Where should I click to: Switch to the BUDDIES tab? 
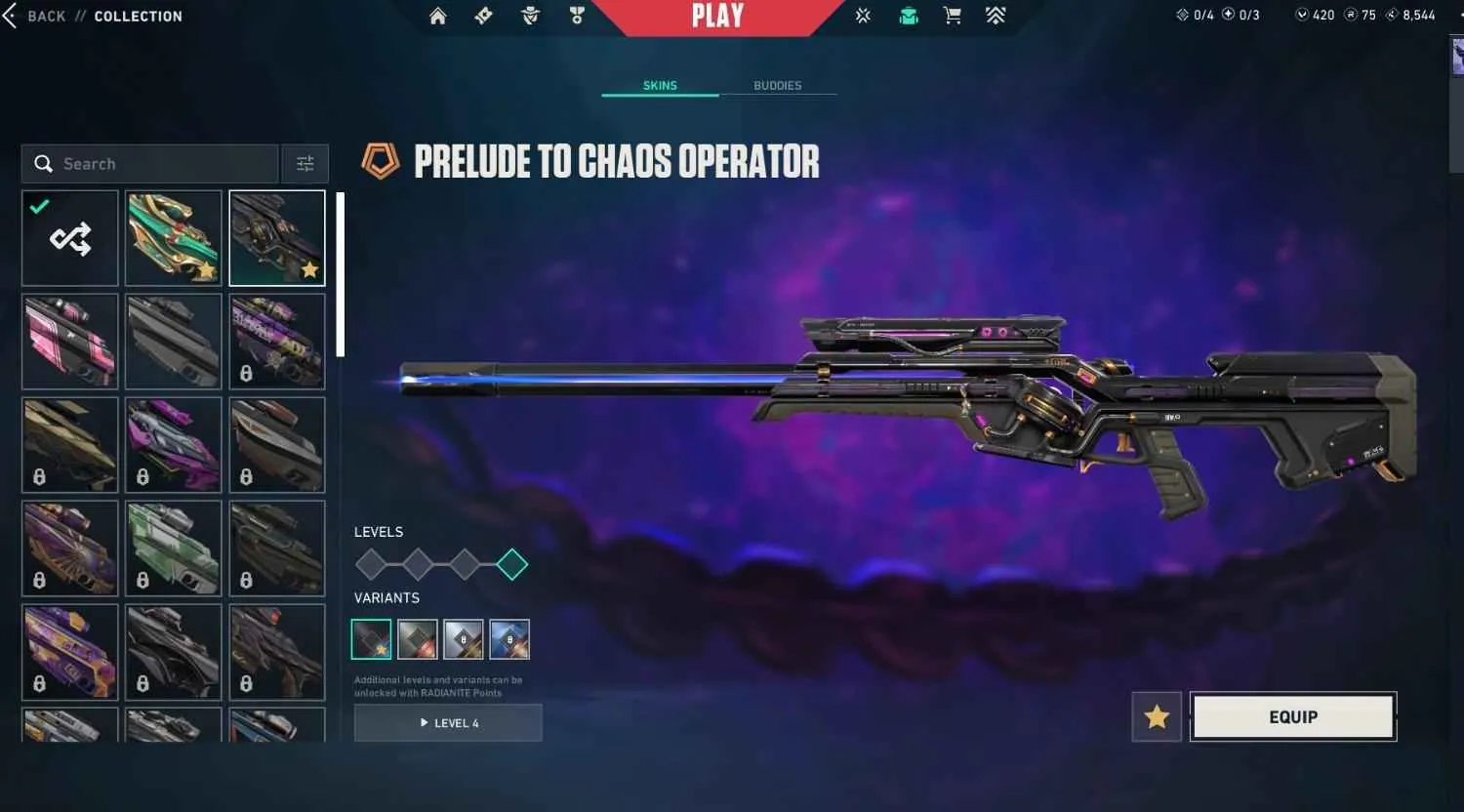click(x=778, y=85)
